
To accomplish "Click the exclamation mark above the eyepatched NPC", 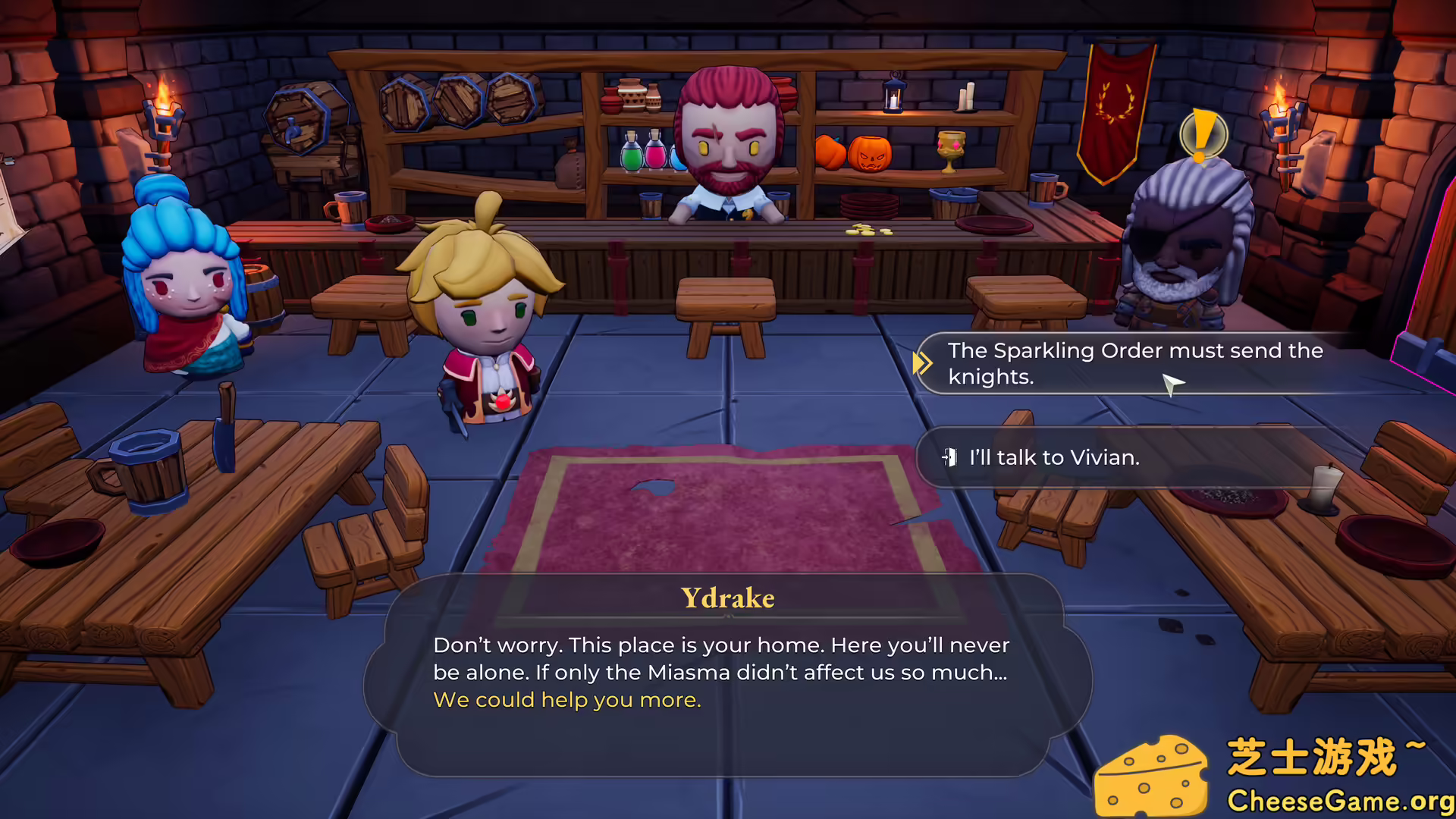I will [1203, 136].
